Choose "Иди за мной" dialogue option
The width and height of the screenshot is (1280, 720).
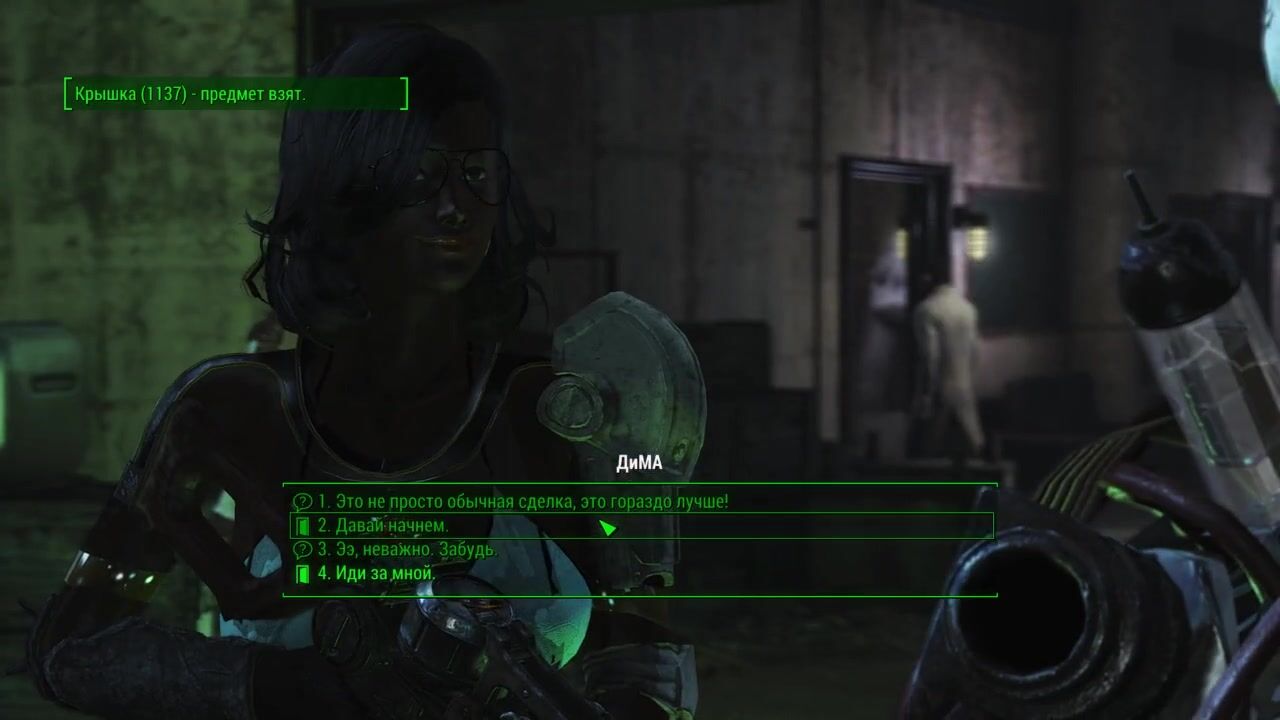click(x=376, y=574)
